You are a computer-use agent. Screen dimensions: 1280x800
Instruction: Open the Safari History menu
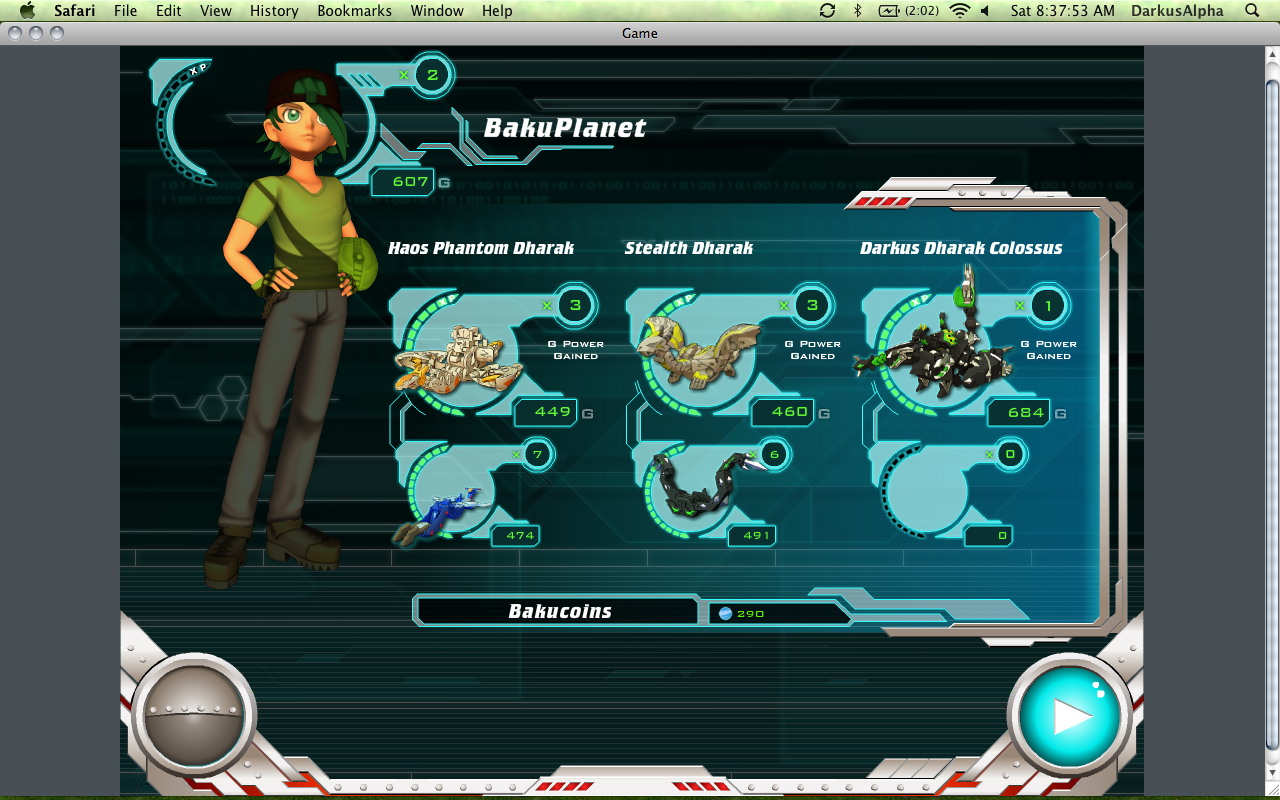(274, 11)
